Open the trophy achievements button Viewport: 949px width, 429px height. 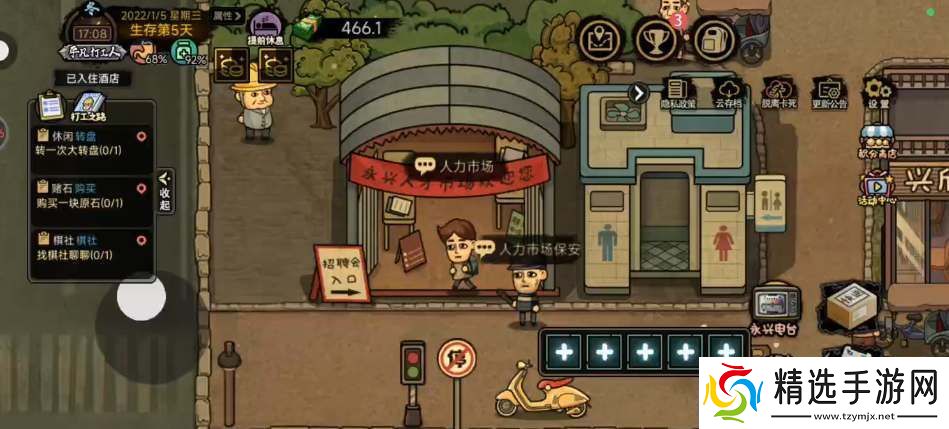657,40
